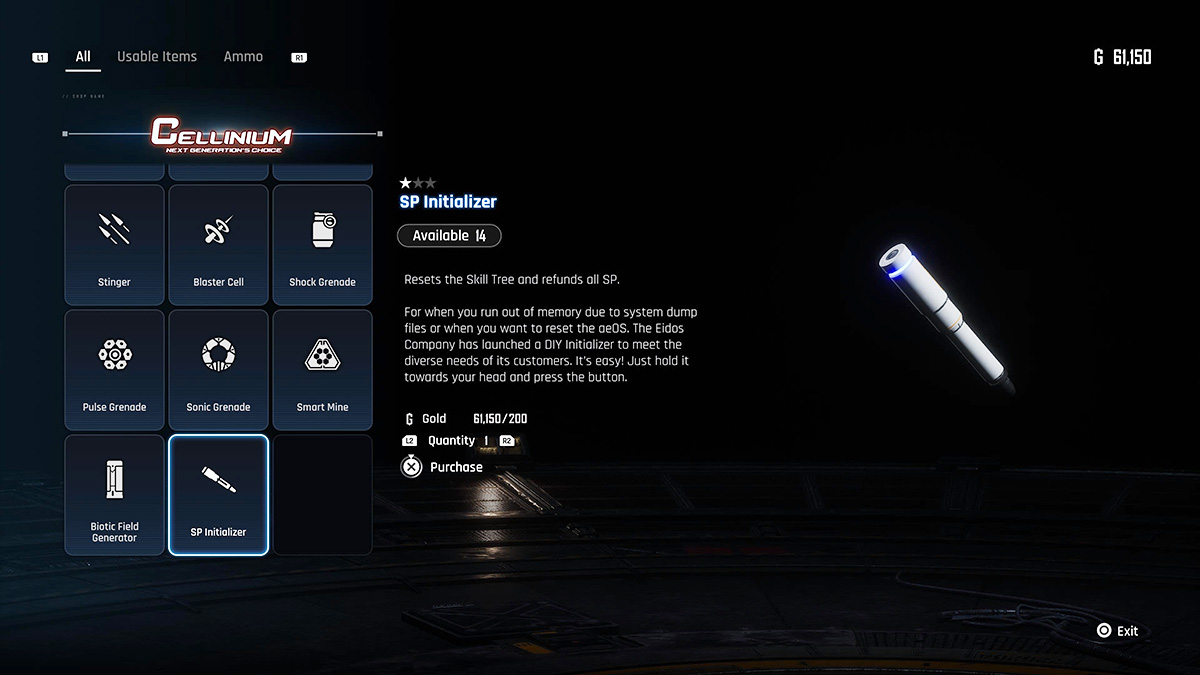Select the Stinger ammo tile
The width and height of the screenshot is (1200, 675).
114,244
